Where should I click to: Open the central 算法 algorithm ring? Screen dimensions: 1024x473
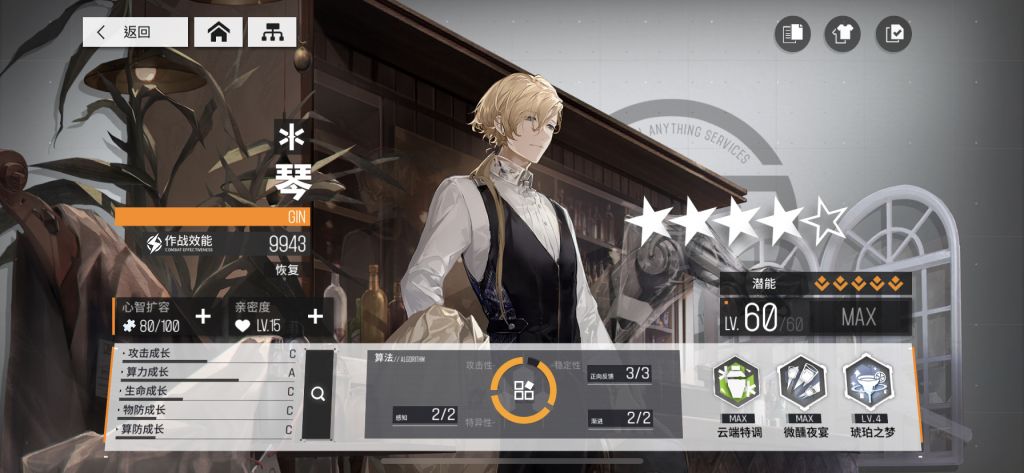tap(524, 392)
